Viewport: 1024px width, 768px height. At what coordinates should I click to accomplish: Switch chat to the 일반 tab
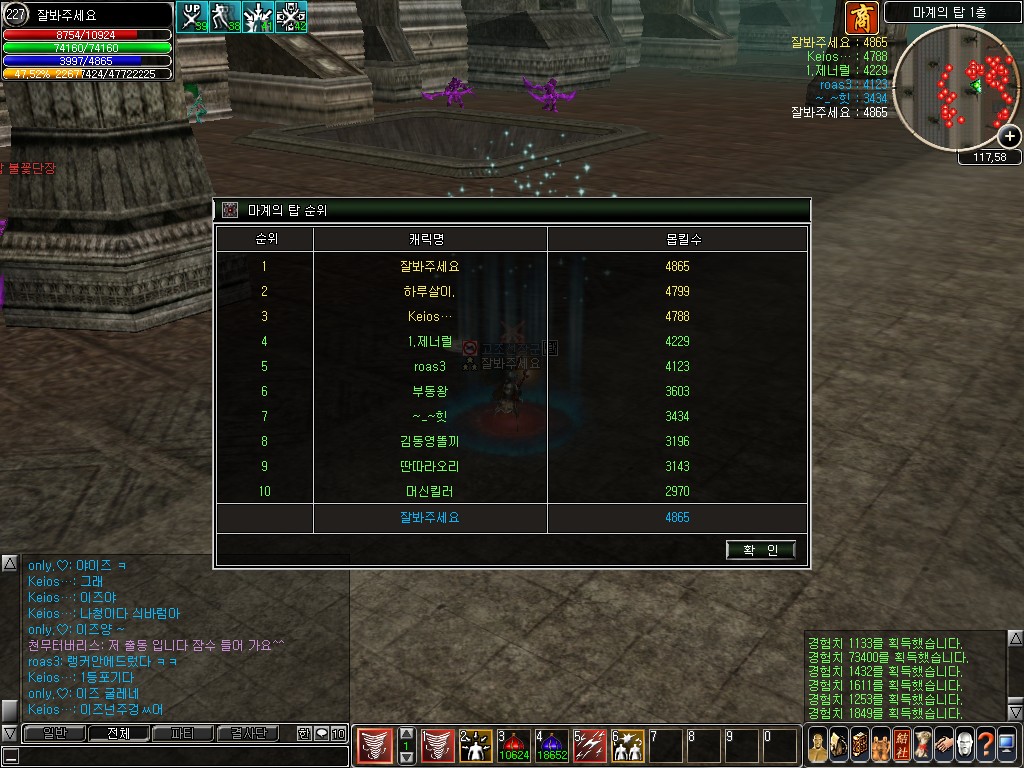[x=54, y=734]
